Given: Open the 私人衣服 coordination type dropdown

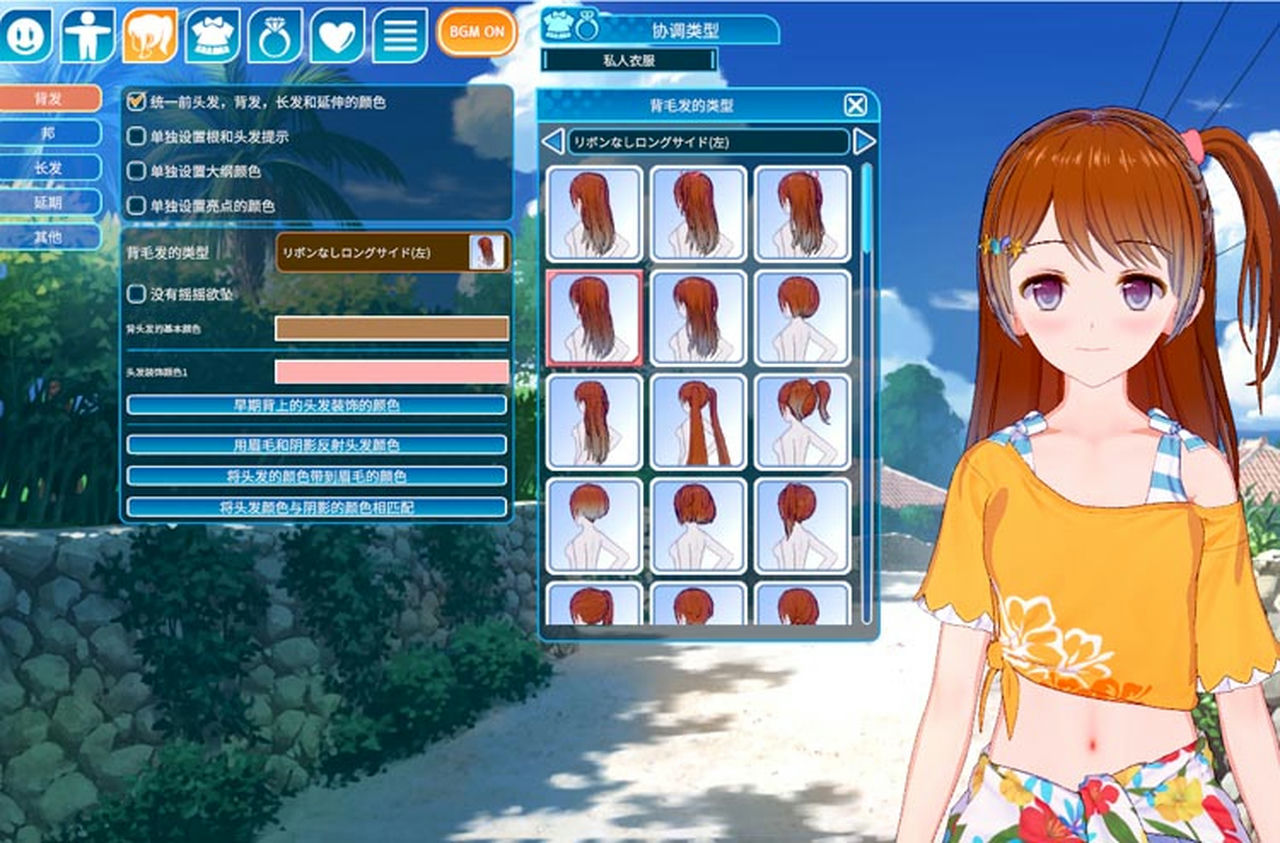Looking at the screenshot, I should click(x=629, y=60).
